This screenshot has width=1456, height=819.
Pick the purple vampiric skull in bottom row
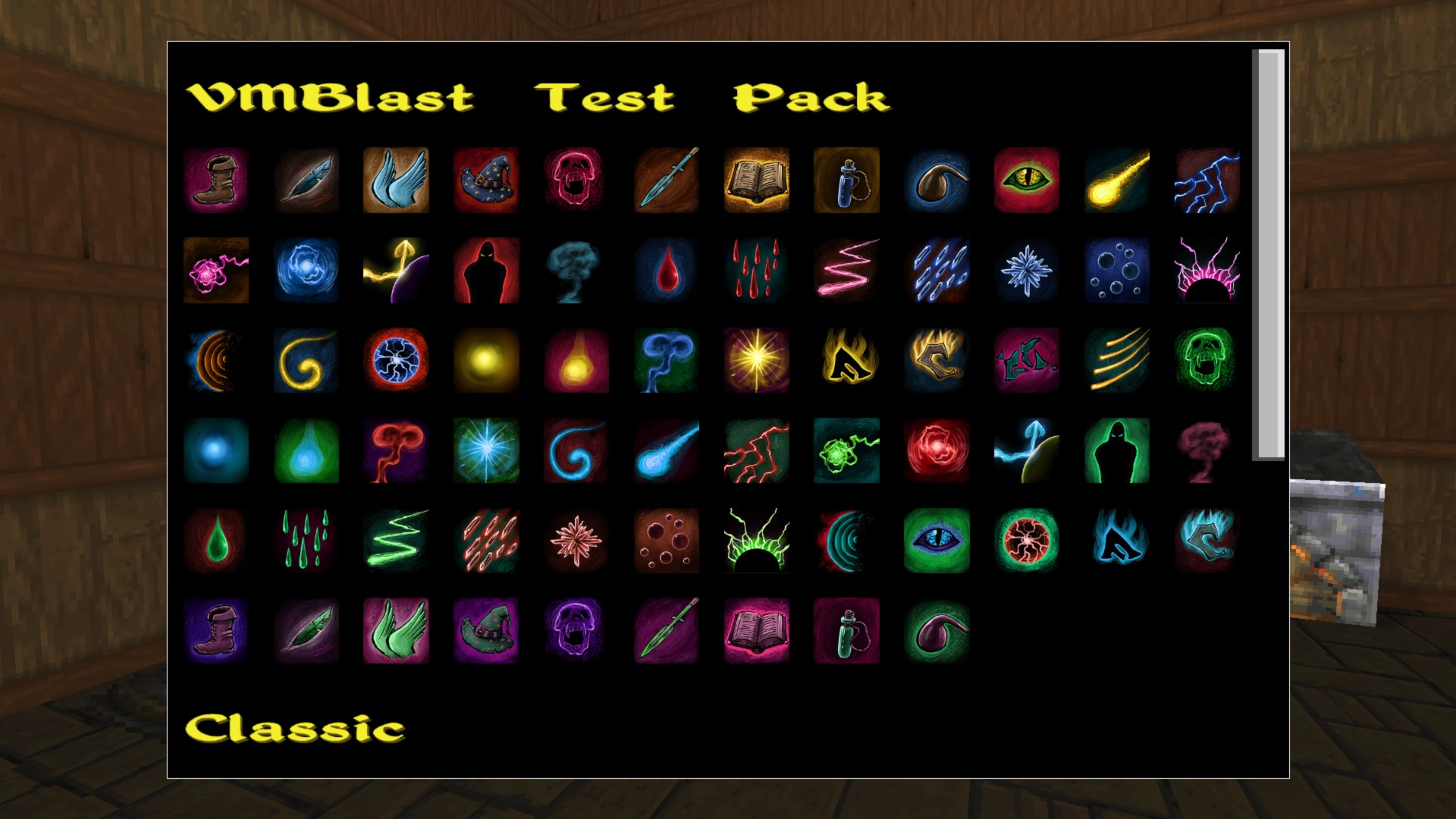click(x=576, y=631)
